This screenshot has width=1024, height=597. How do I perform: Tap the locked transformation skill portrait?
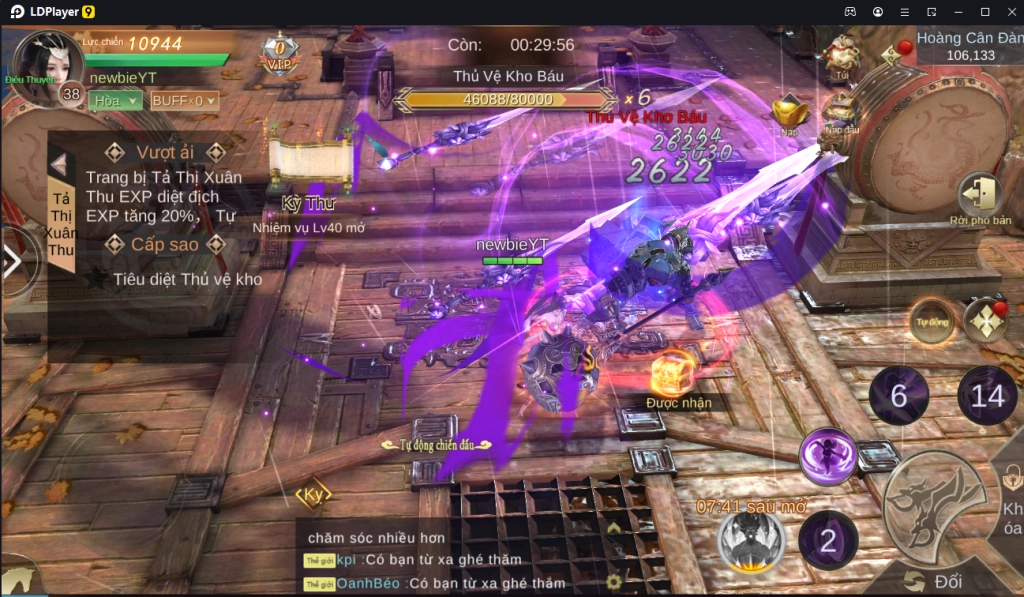coord(751,541)
